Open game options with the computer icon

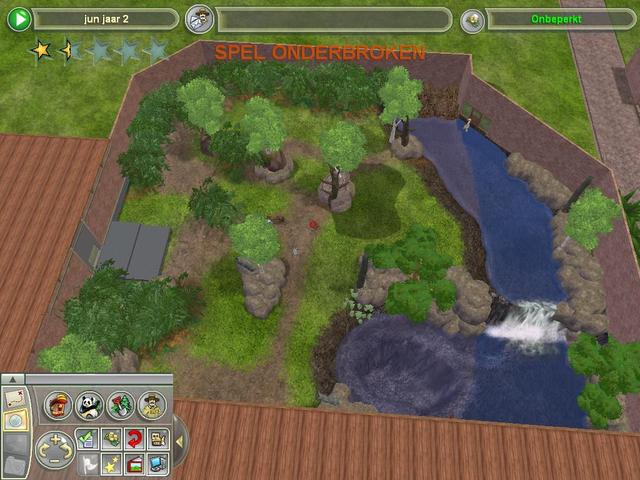158,462
